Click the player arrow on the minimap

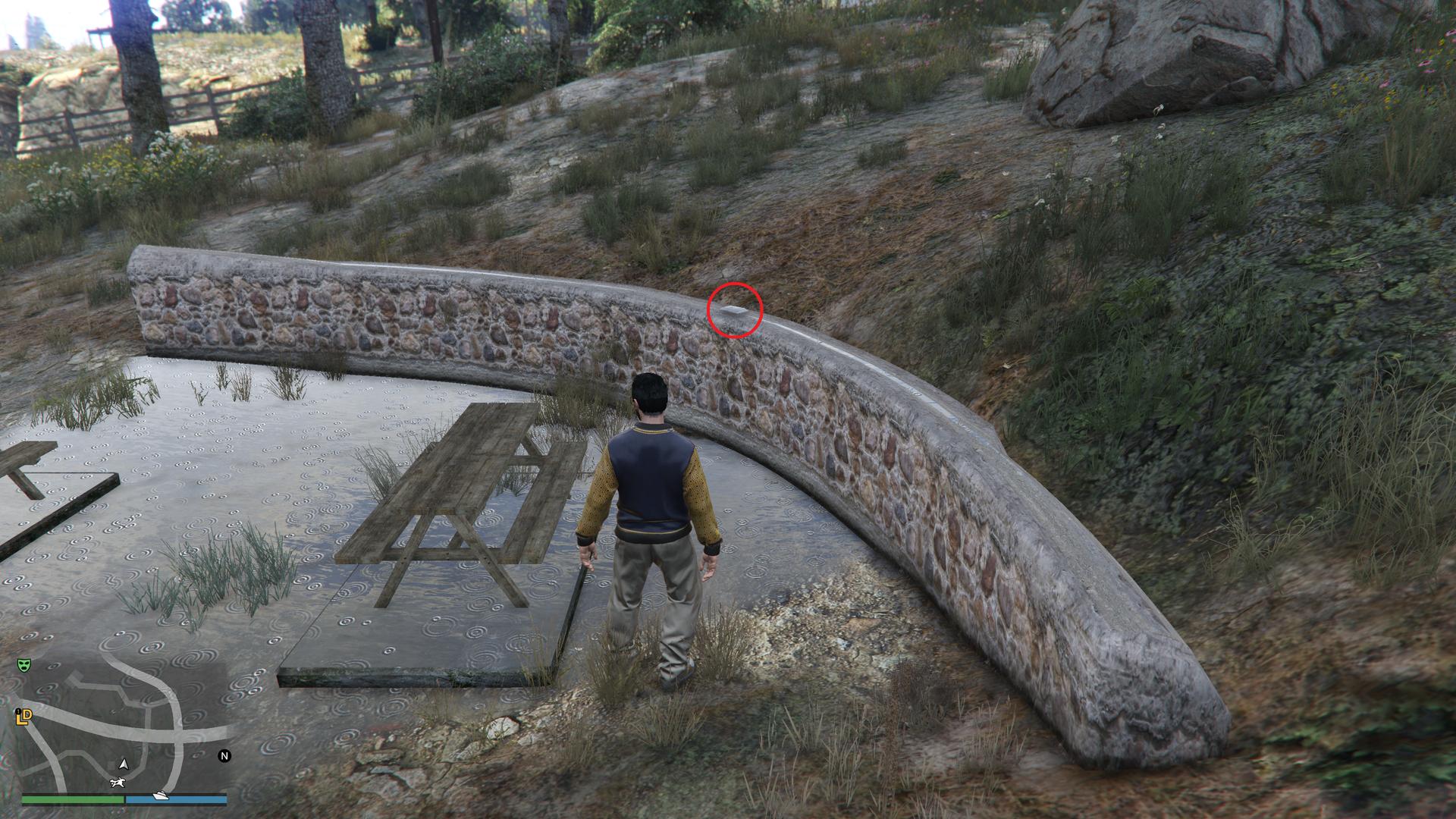coord(121,763)
